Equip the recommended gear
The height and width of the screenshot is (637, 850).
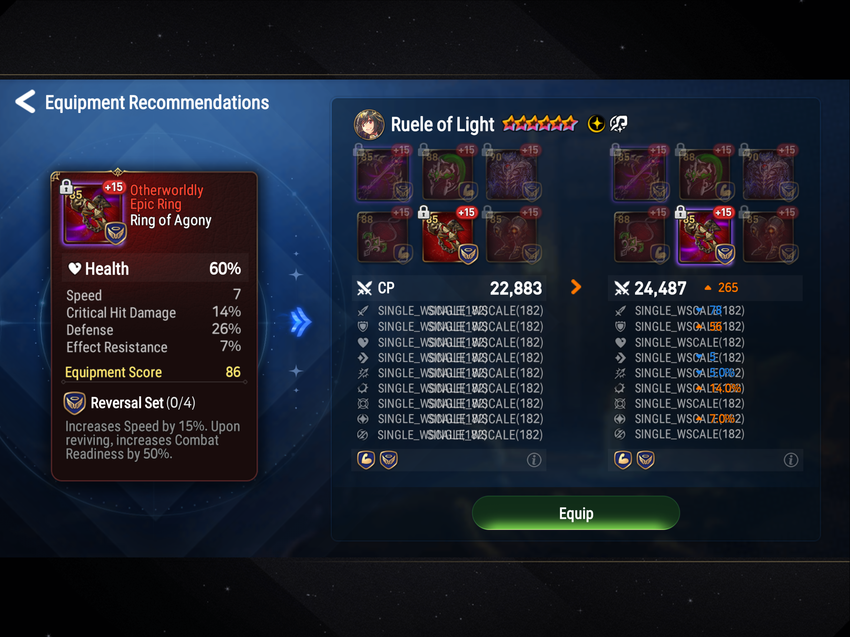575,513
